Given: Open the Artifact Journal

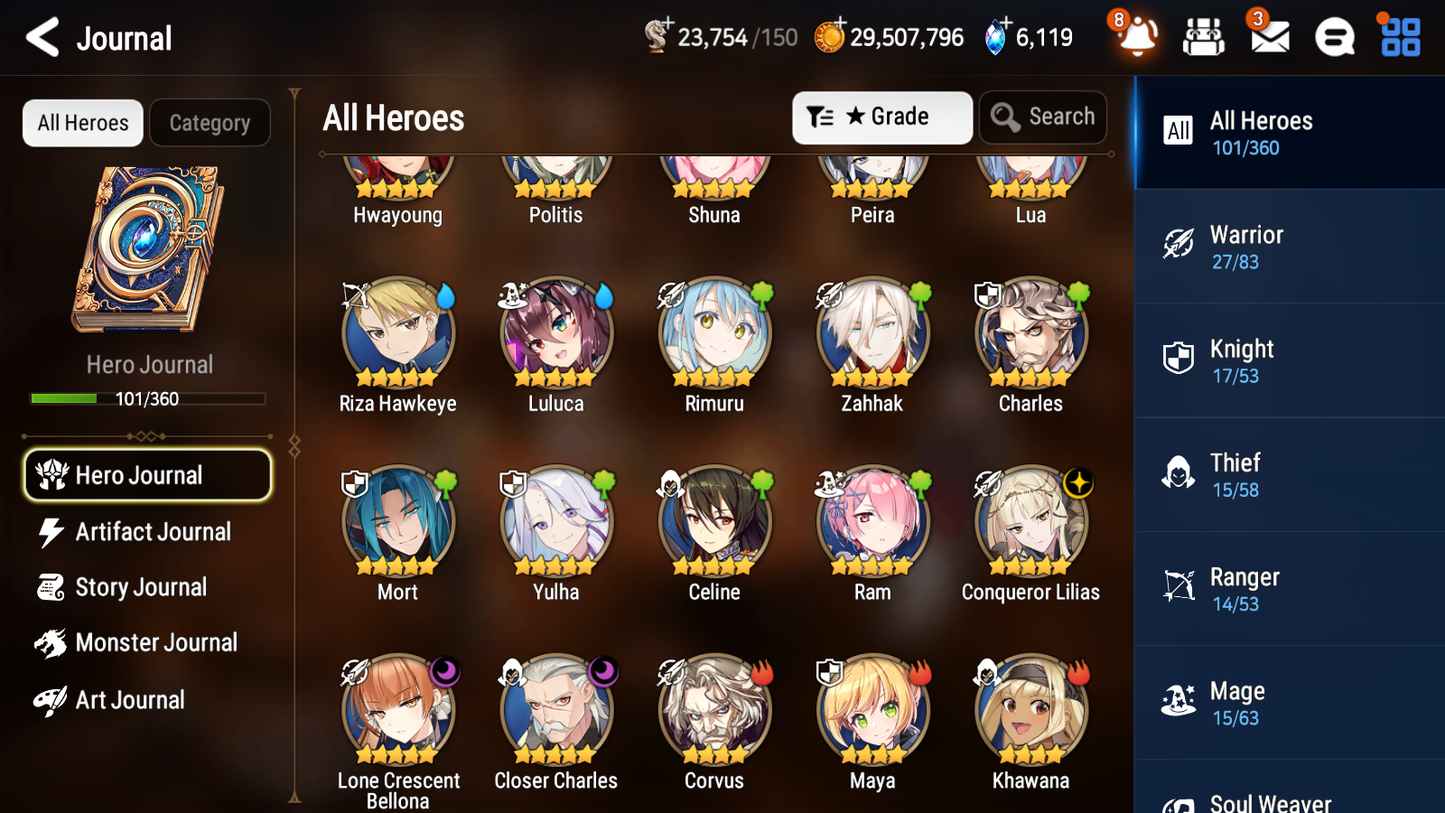Looking at the screenshot, I should (148, 532).
